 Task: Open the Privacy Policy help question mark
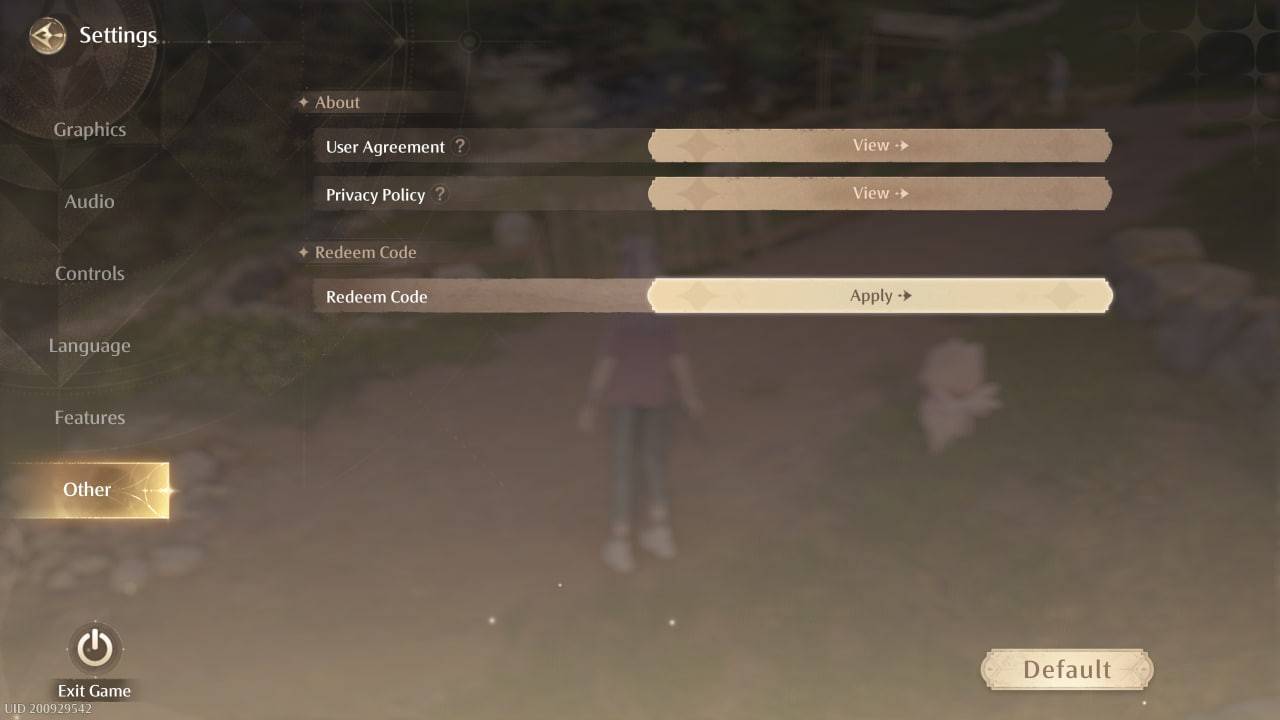pos(440,194)
